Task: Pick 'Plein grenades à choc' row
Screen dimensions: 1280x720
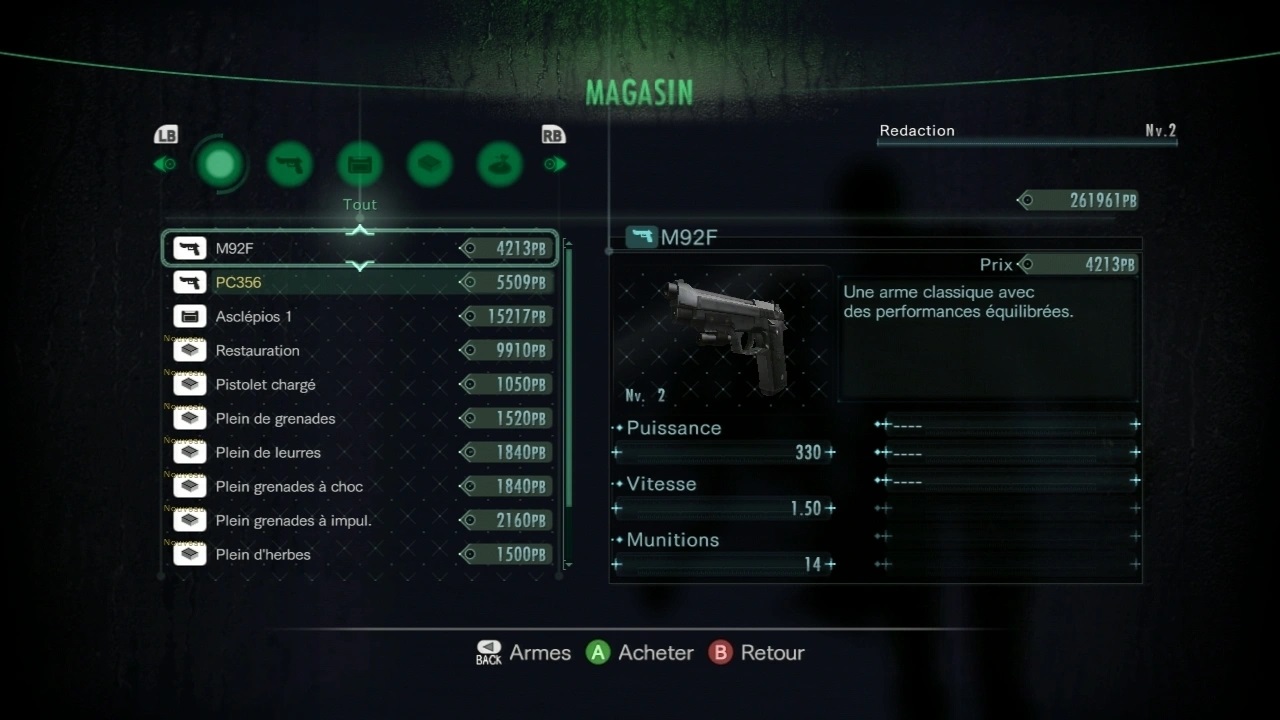Action: tap(360, 487)
